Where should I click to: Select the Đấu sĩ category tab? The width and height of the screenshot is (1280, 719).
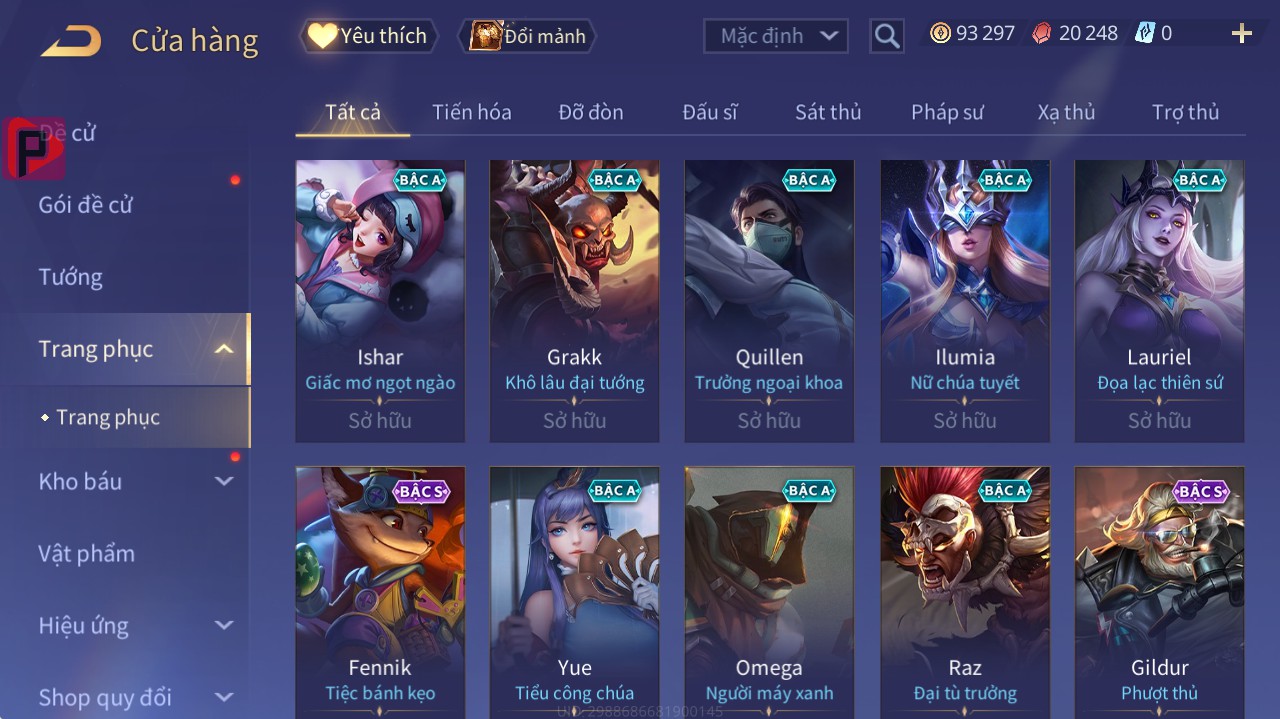709,112
